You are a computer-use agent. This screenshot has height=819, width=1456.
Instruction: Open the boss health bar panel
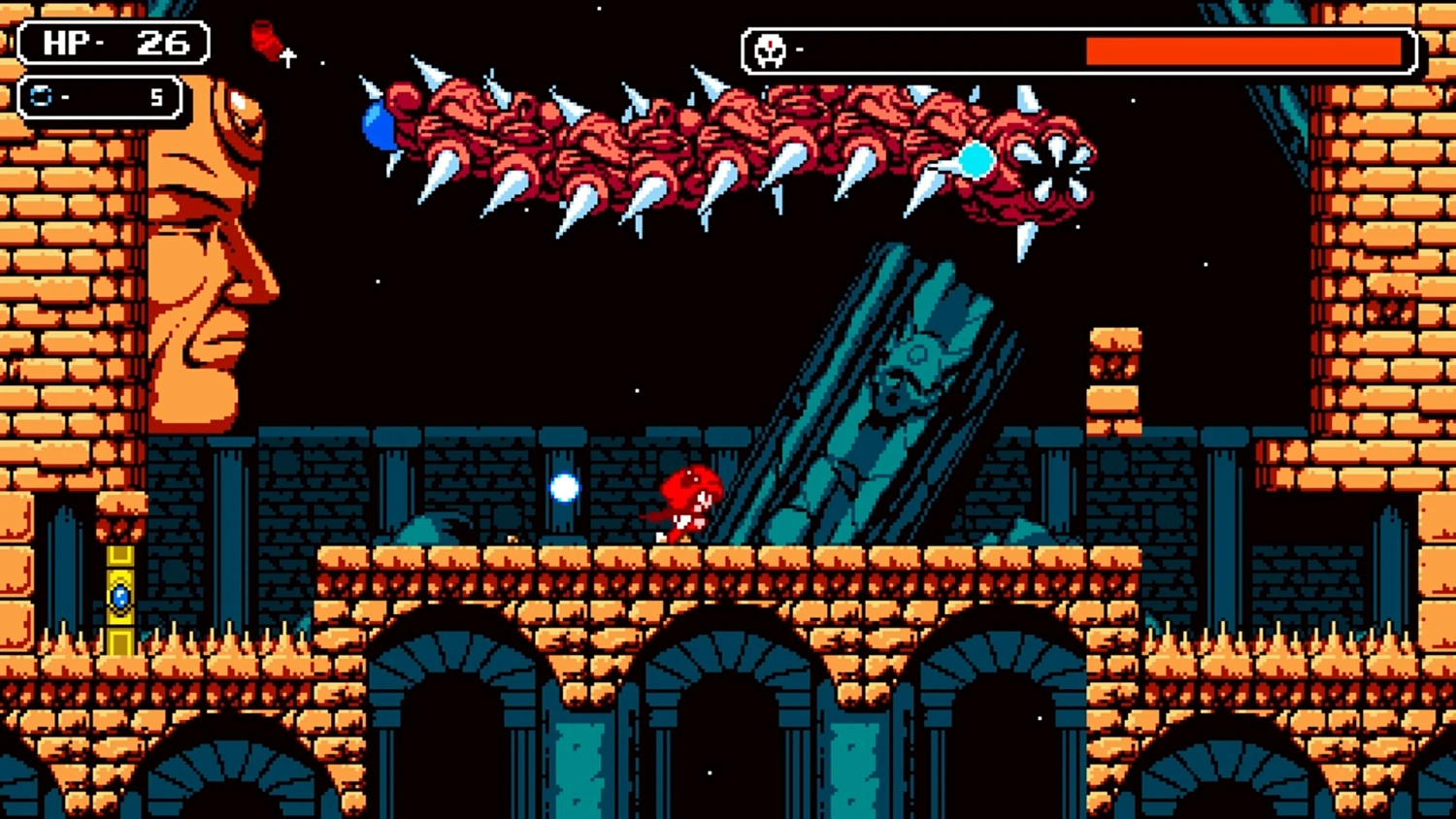pos(1077,49)
